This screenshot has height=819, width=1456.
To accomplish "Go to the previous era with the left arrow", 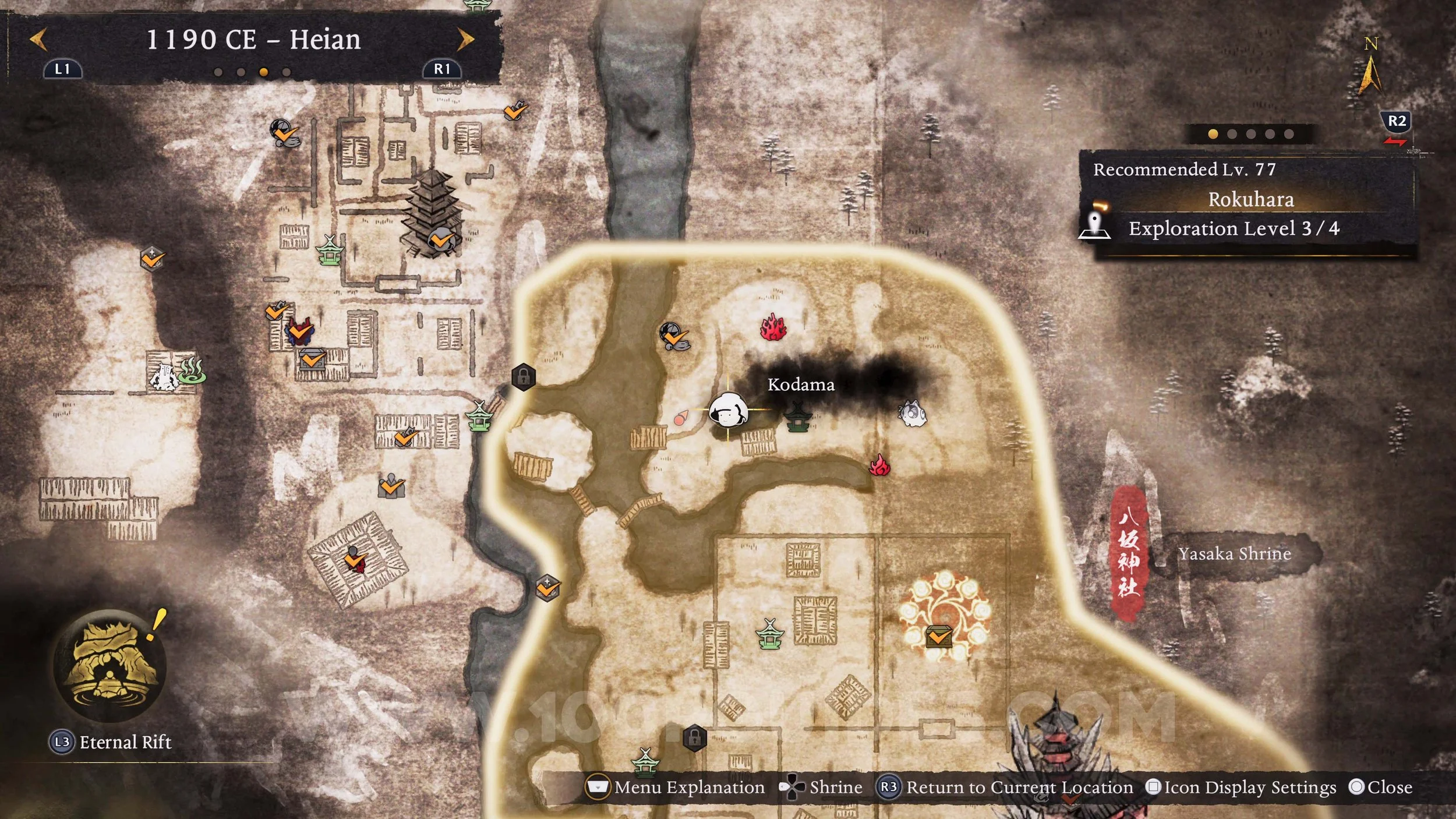I will point(38,40).
